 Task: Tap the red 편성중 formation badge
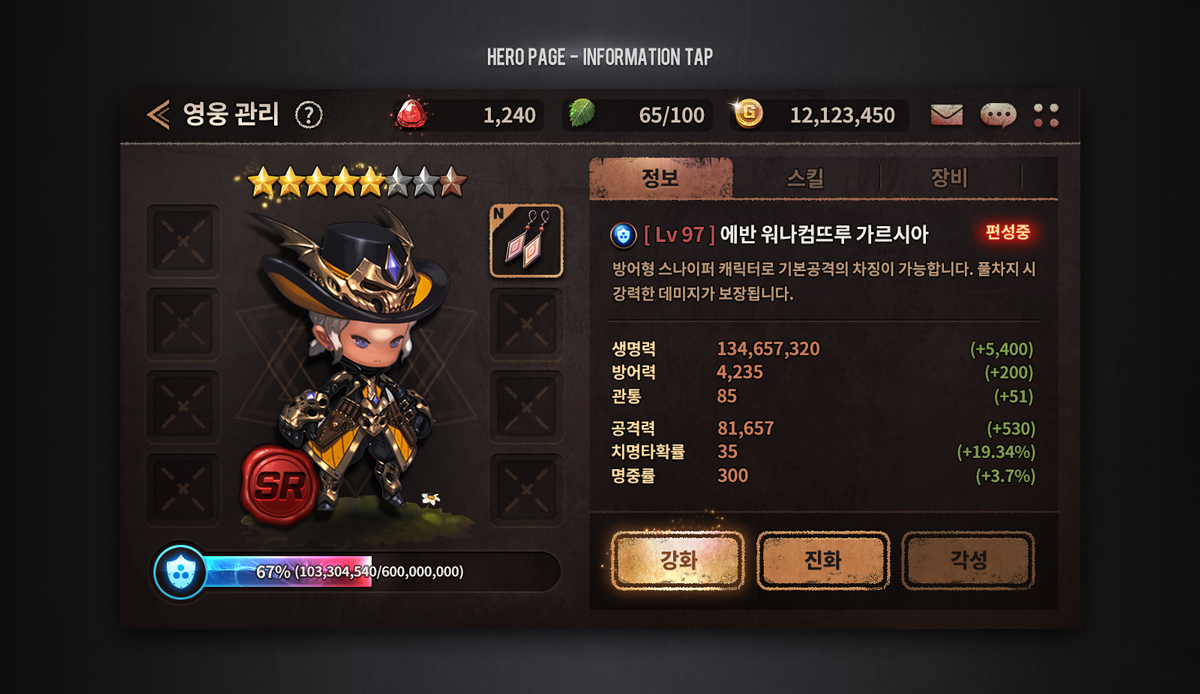[1007, 234]
